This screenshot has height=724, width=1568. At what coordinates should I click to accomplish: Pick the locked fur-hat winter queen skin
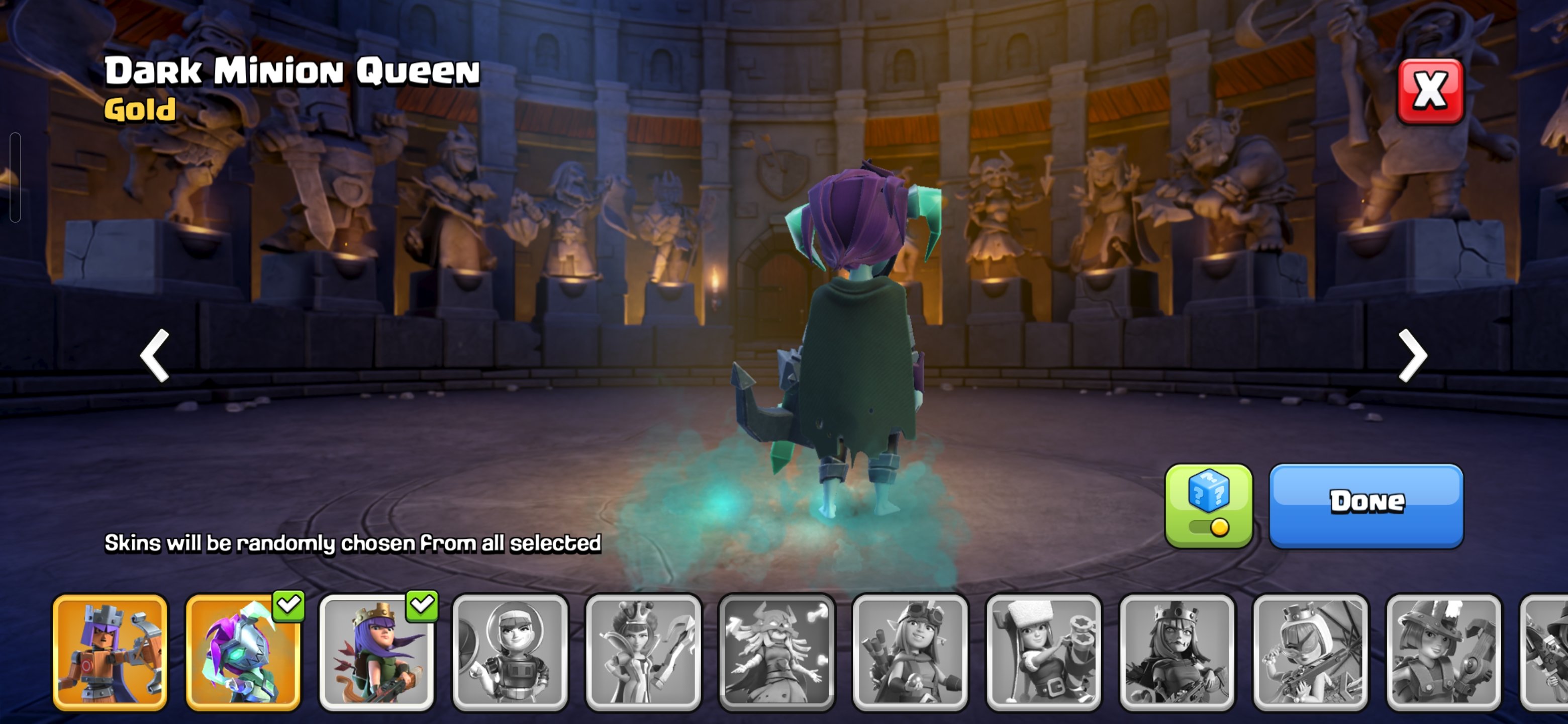point(1044,652)
